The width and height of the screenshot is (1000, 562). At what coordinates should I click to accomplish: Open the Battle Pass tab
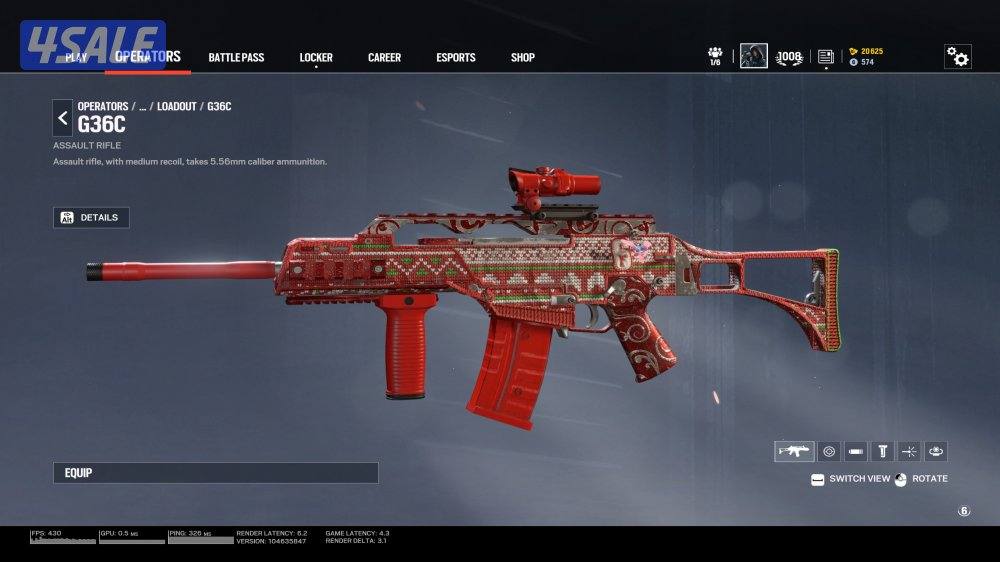[x=236, y=57]
